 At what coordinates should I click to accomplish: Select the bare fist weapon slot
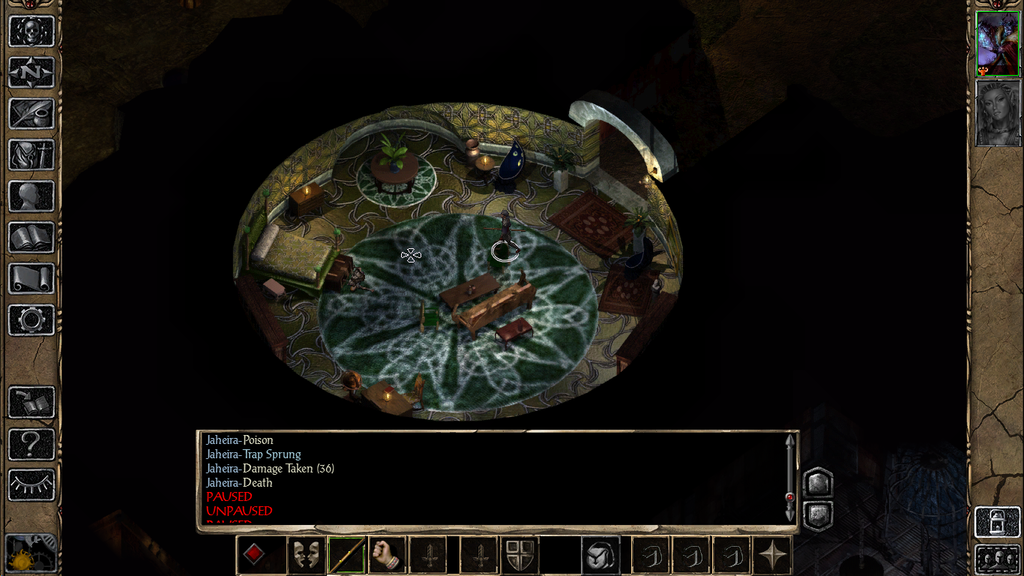[x=387, y=554]
